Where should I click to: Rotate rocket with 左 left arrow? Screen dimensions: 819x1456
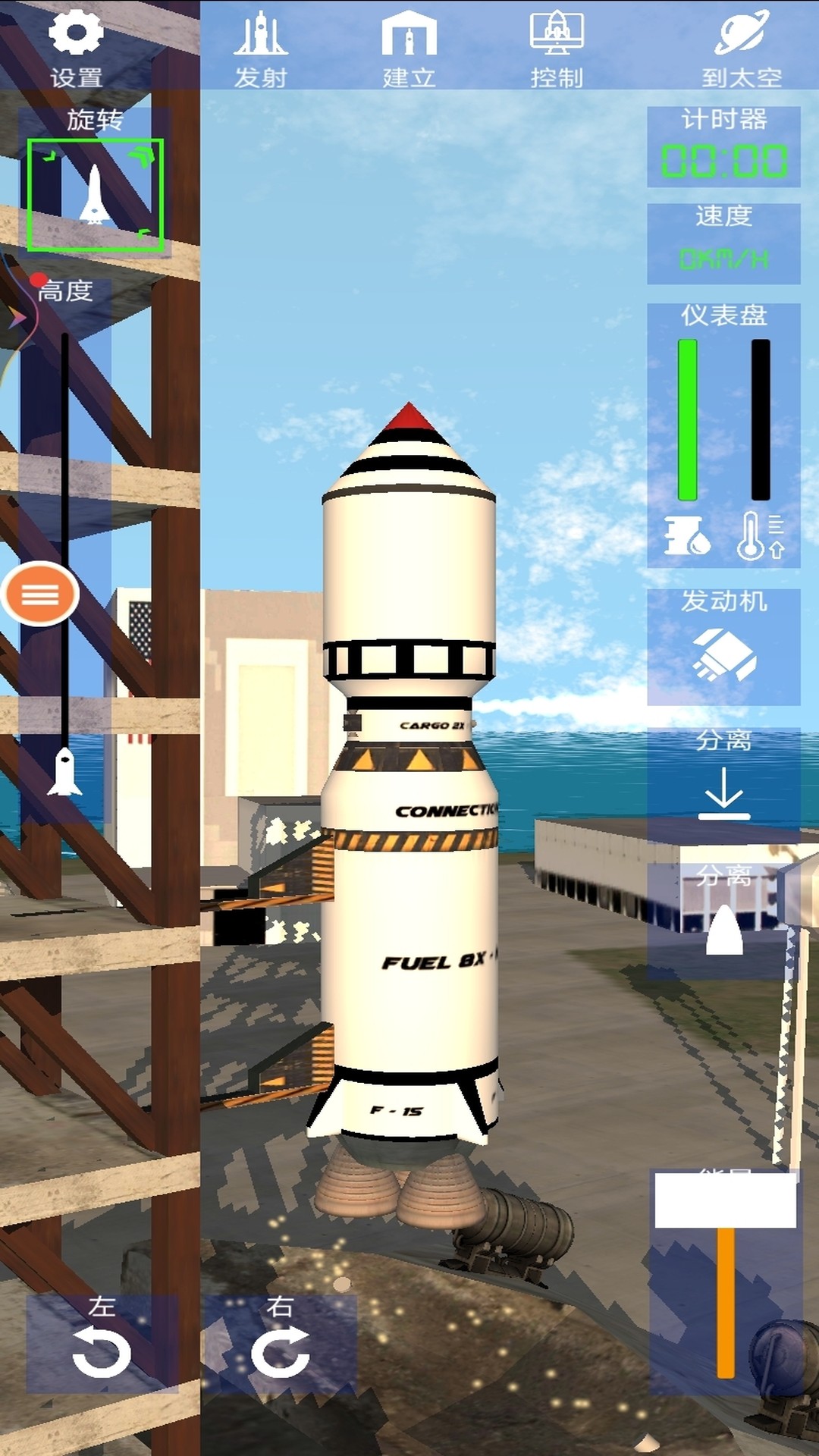pos(102,1344)
